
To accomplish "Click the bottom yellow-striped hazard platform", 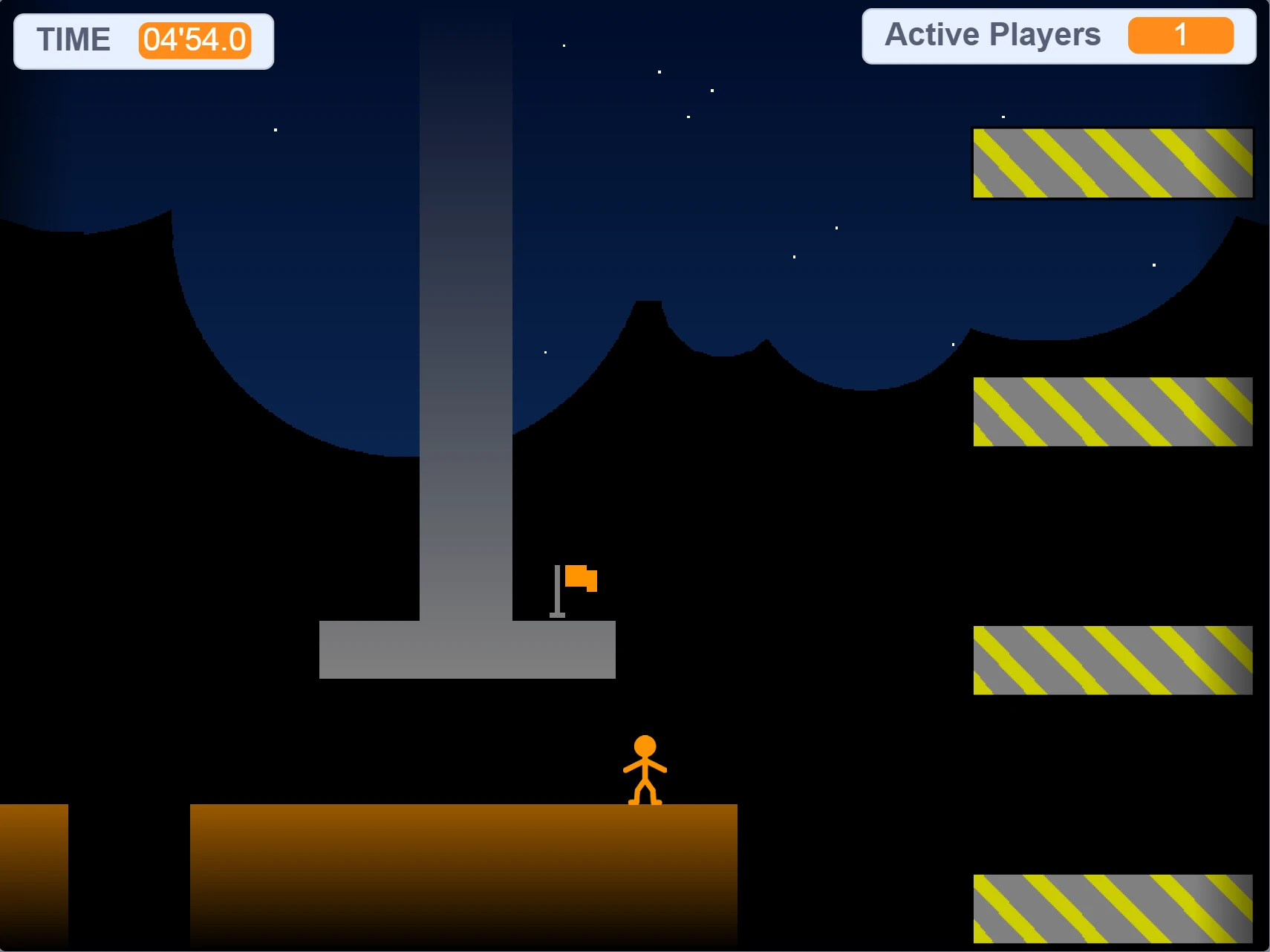I will pos(1112,907).
